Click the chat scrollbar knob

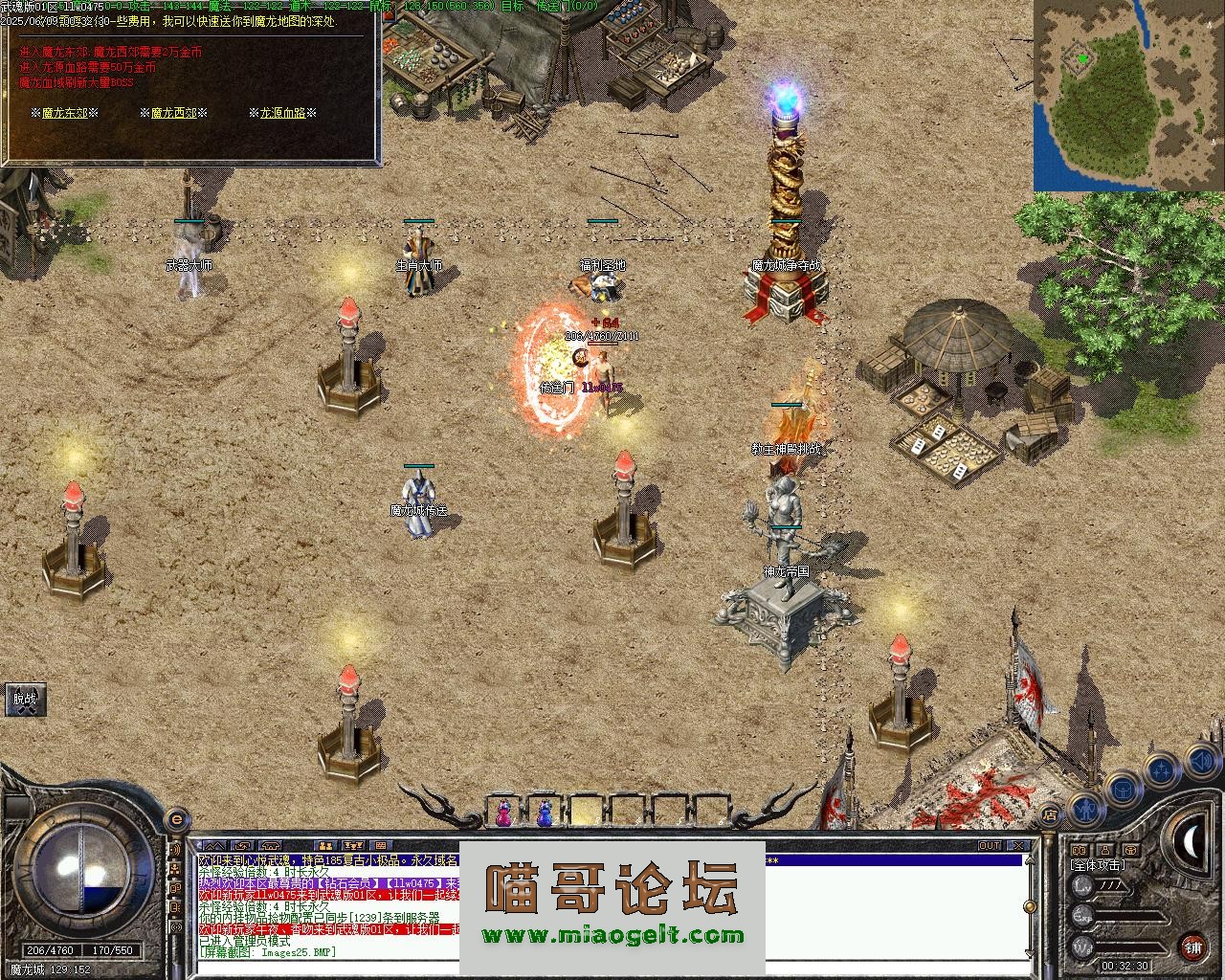point(1029,906)
